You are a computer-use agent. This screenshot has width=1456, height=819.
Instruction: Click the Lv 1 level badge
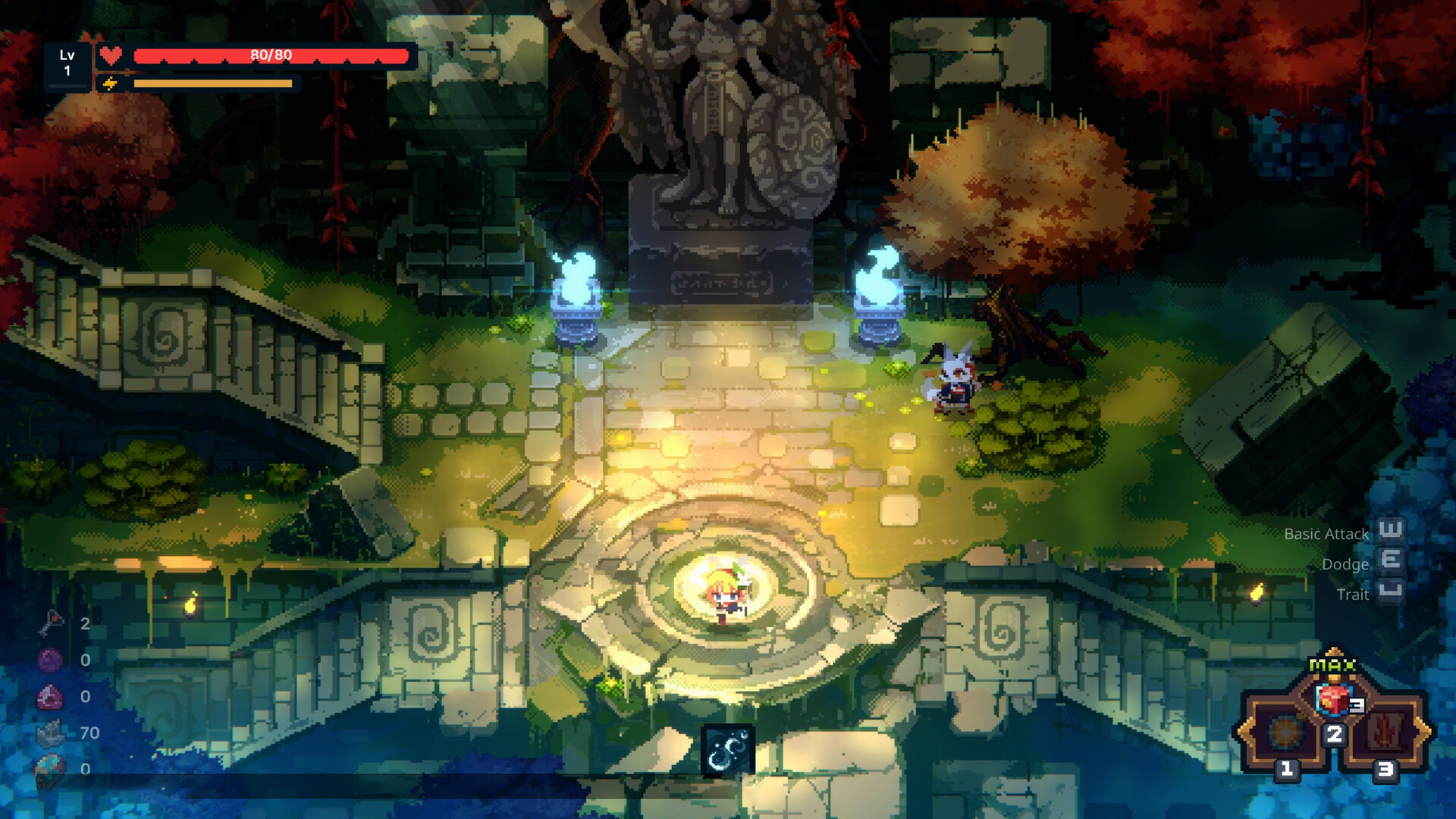tap(67, 61)
